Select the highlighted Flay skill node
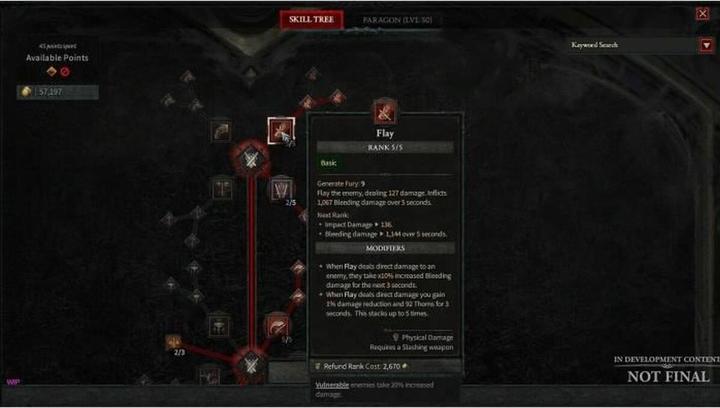720x408 pixels. point(281,130)
